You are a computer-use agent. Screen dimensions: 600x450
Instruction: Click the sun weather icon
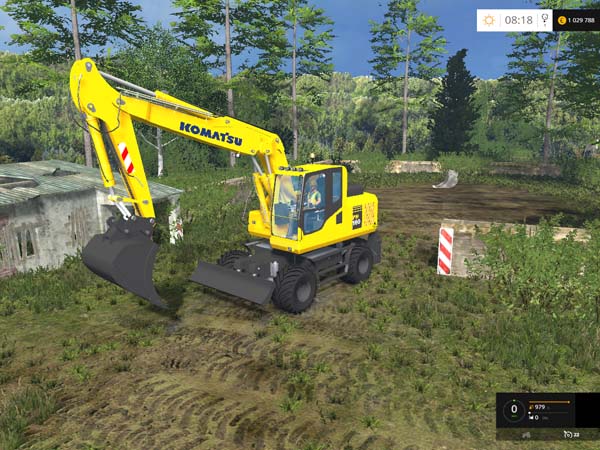point(489,20)
